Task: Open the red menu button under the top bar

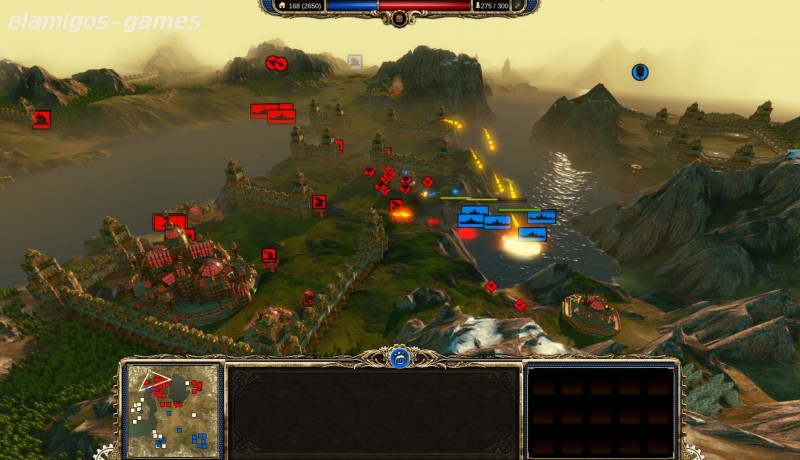Action: point(400,18)
